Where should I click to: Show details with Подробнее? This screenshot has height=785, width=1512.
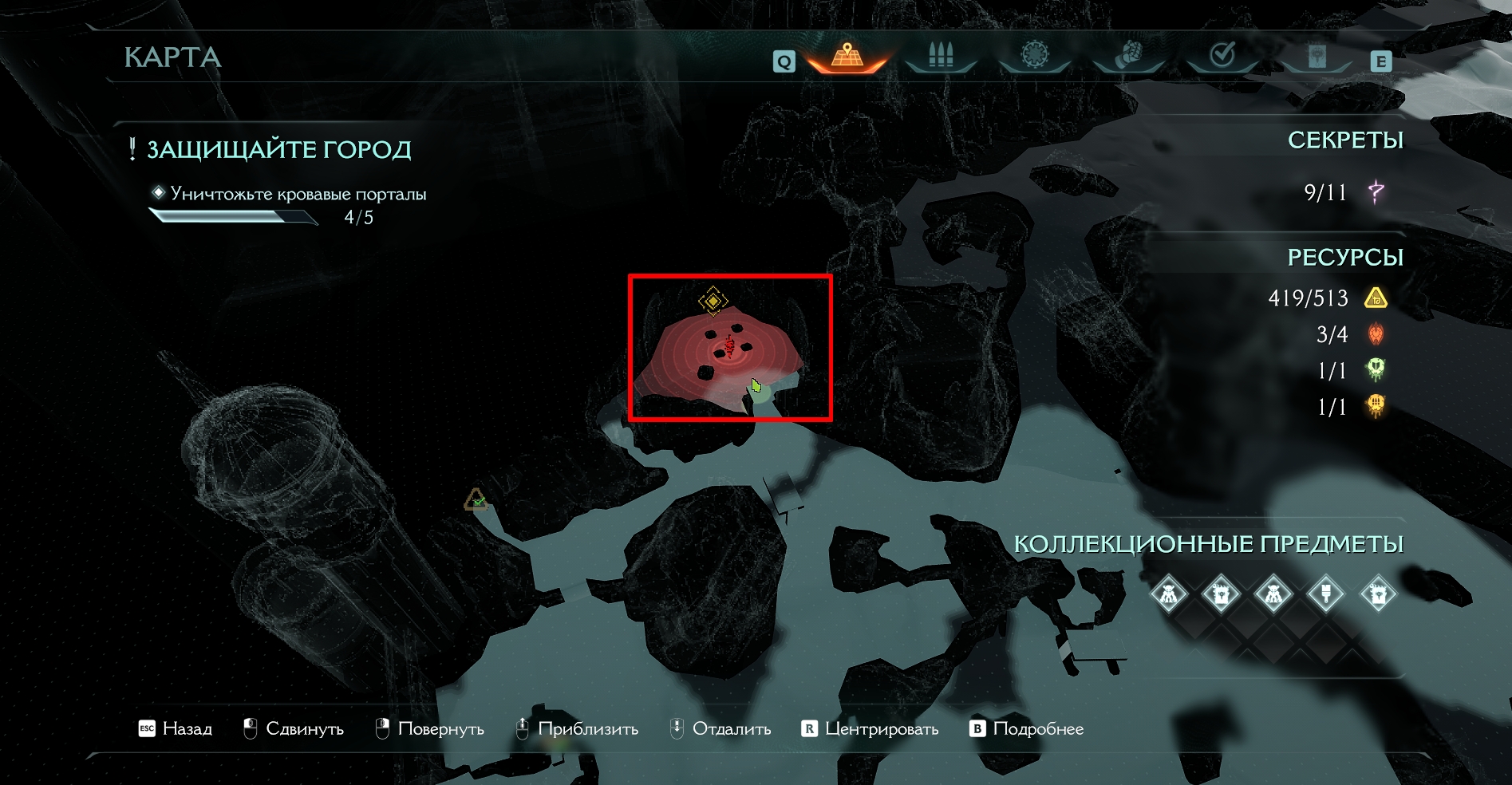pos(1027,728)
